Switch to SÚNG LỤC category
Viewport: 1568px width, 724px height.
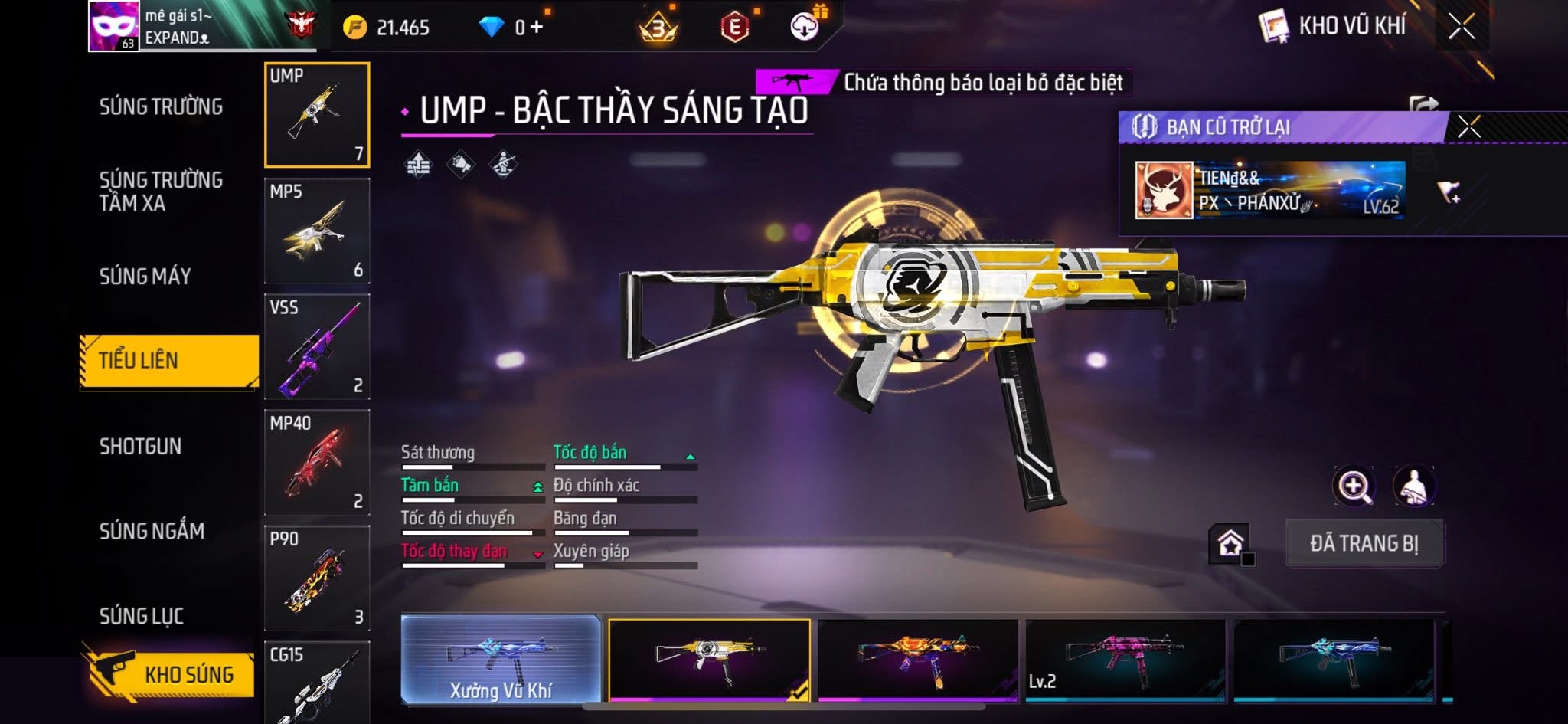(x=141, y=616)
